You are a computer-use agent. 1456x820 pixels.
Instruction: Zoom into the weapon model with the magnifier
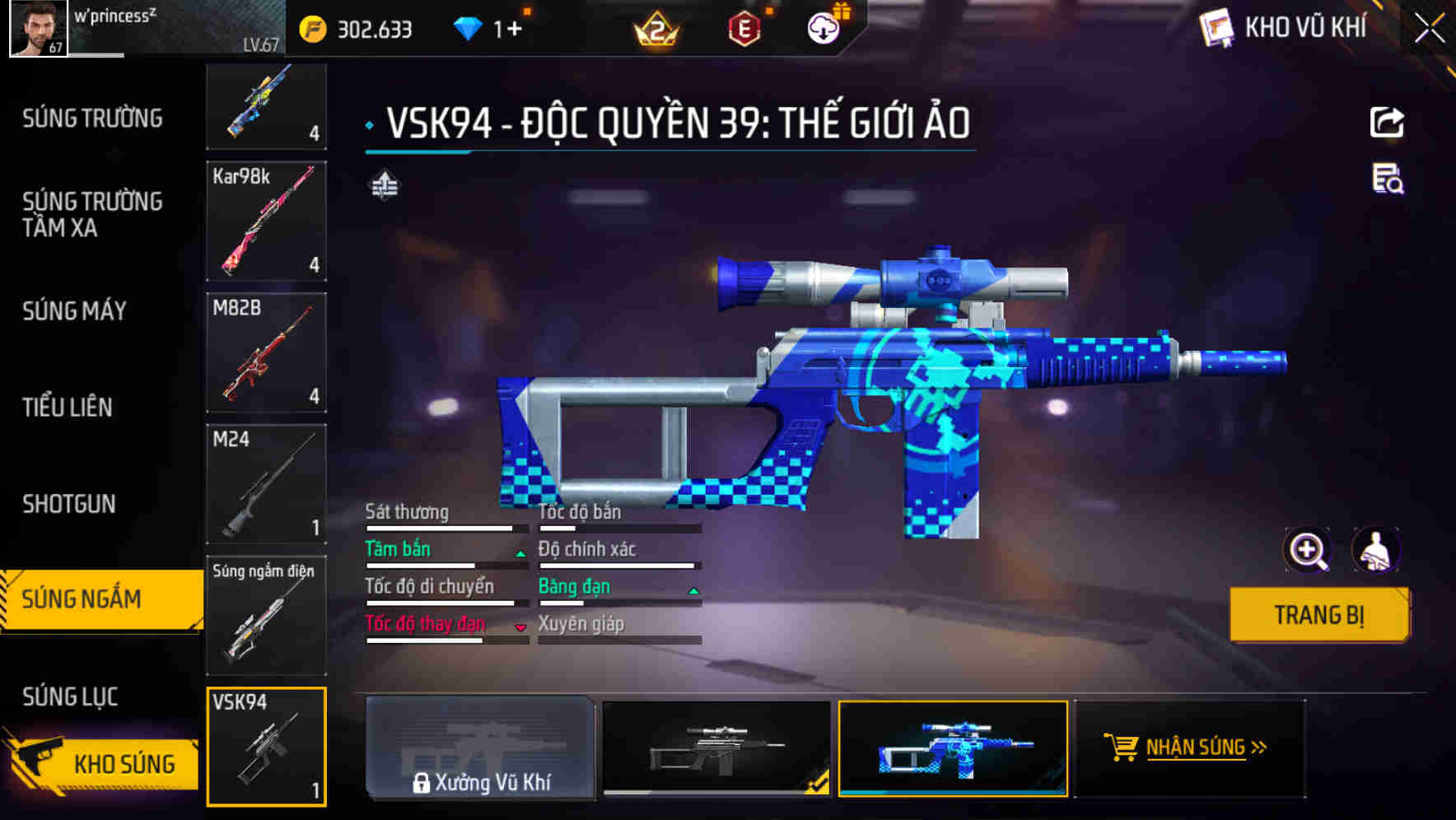coord(1308,550)
